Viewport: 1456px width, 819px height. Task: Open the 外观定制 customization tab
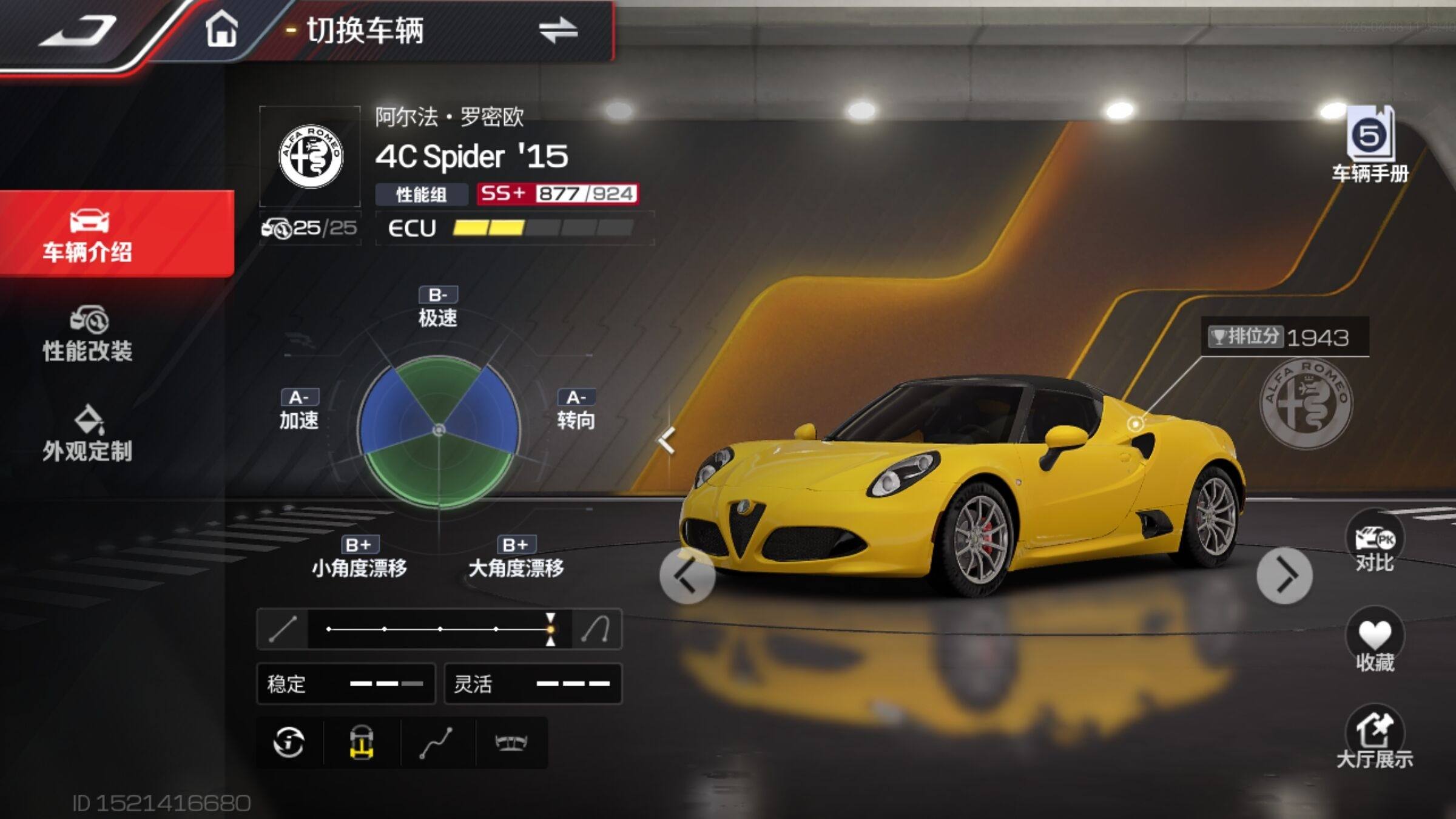point(88,434)
